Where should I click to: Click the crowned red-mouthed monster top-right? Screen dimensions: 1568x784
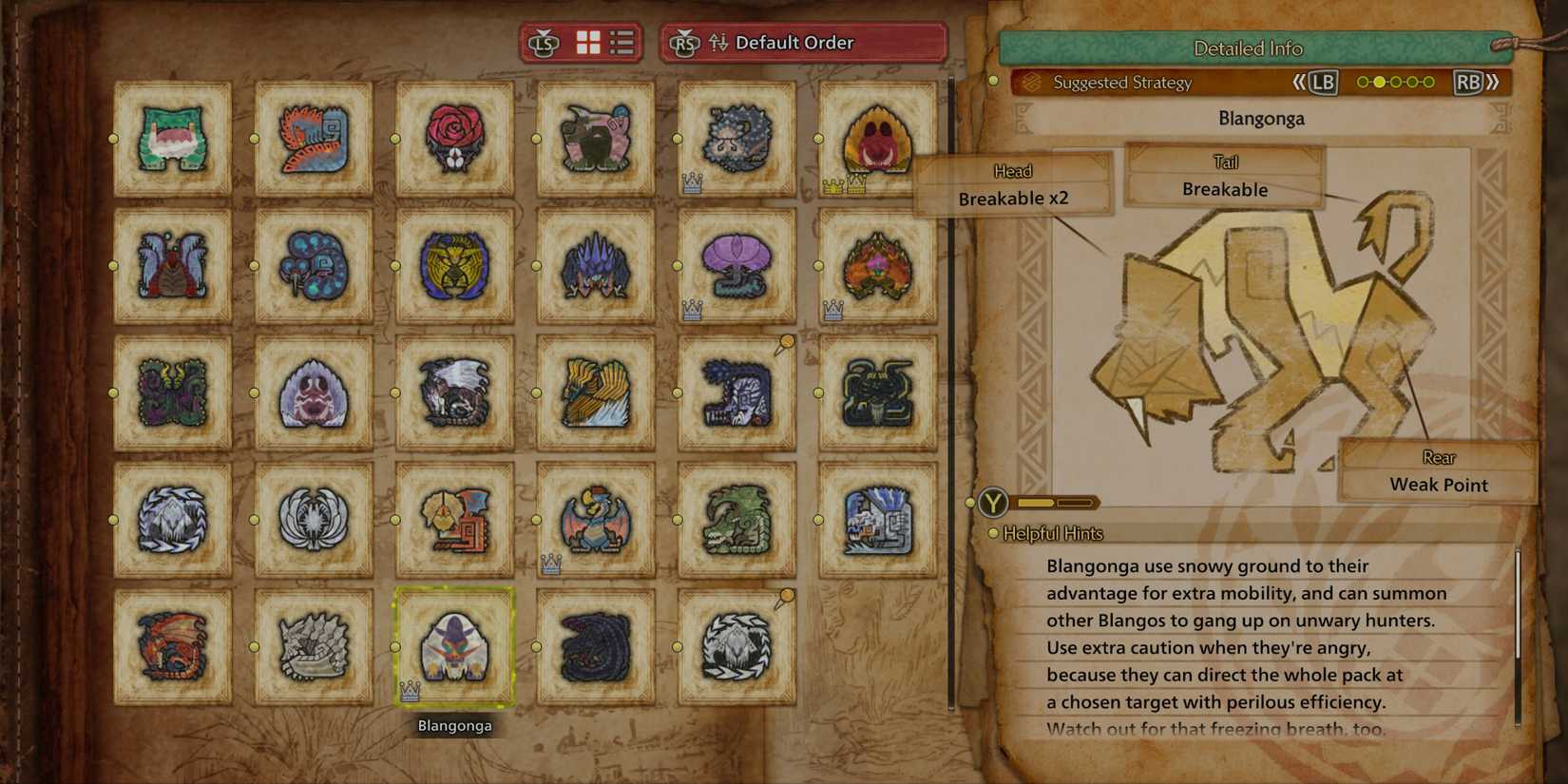(x=876, y=140)
